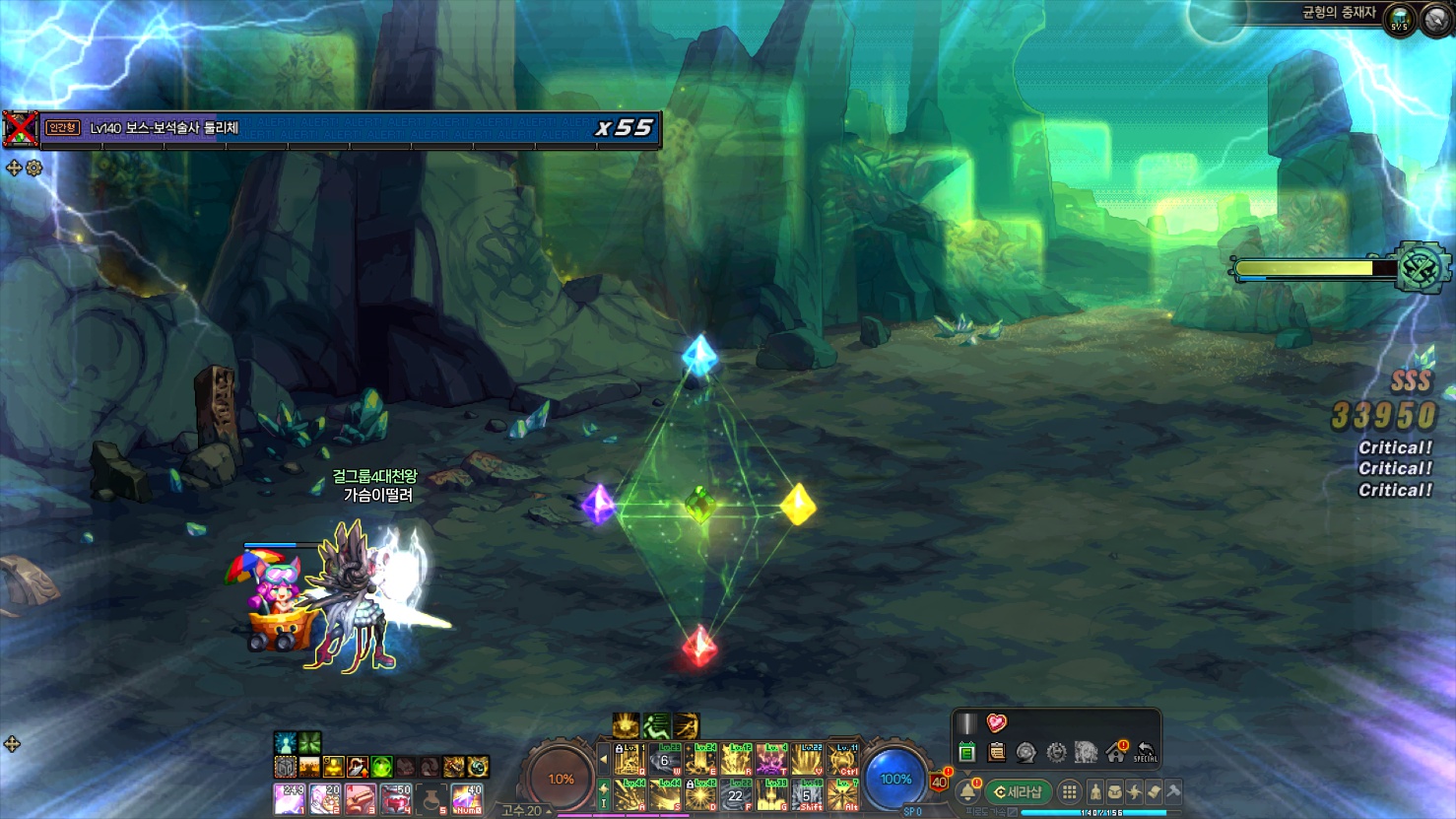This screenshot has height=819, width=1456.
Task: Click the notification bell icon
Action: [967, 791]
